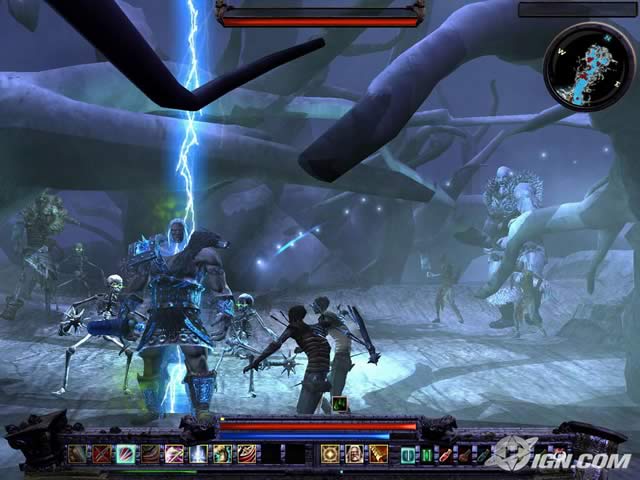Image resolution: width=640 pixels, height=480 pixels.
Task: Click the gold square emblem icon
Action: pyautogui.click(x=329, y=454)
